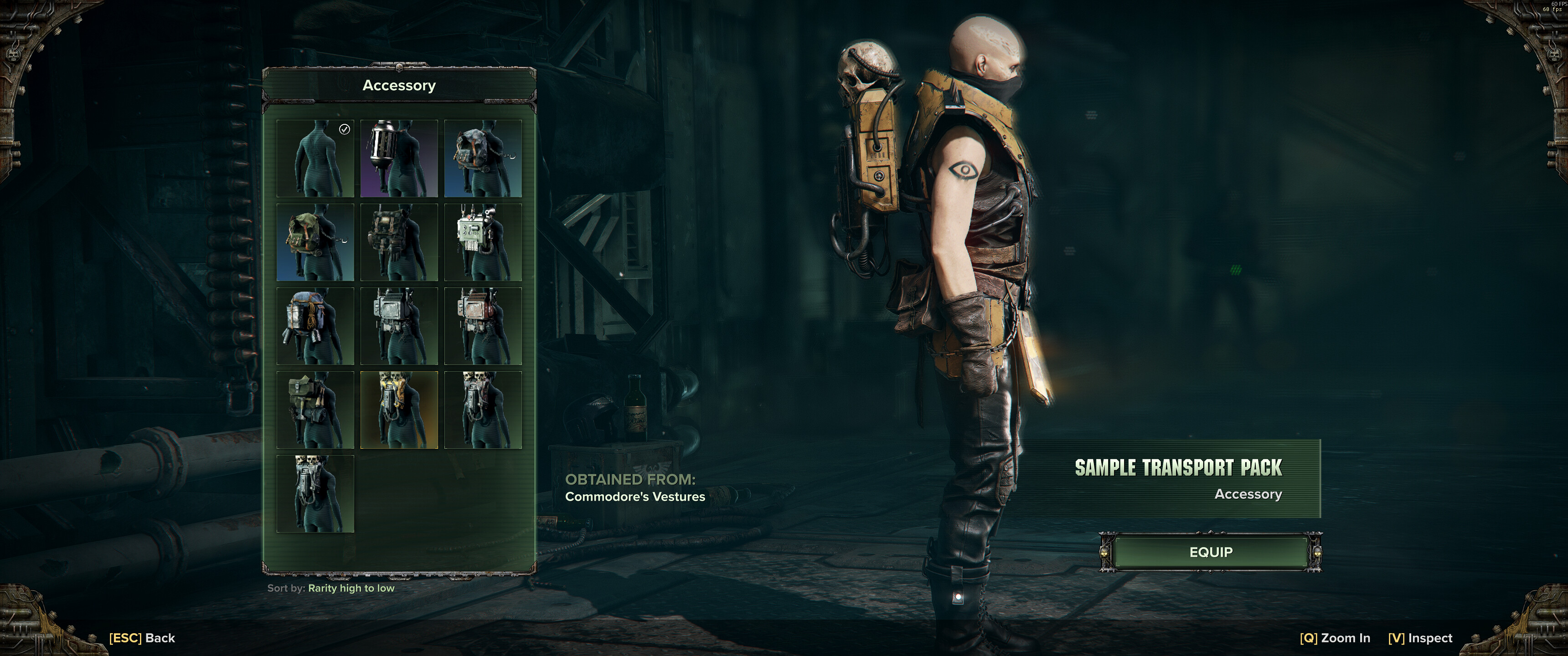Viewport: 1568px width, 656px height.
Task: Pick the olive green rucksack with hook
Action: [315, 242]
